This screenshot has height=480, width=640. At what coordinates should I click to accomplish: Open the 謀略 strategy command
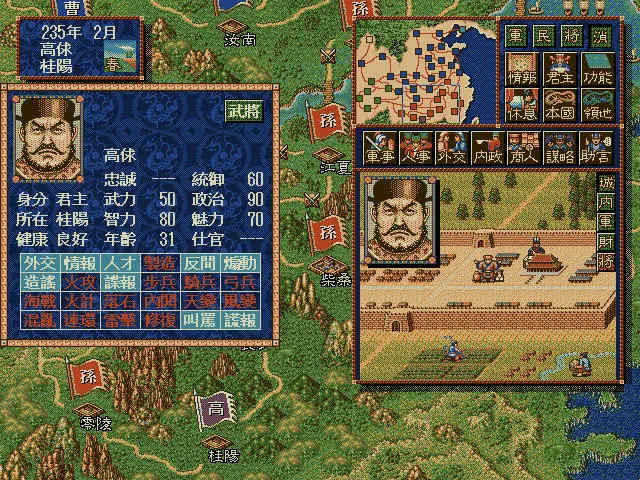[x=559, y=147]
